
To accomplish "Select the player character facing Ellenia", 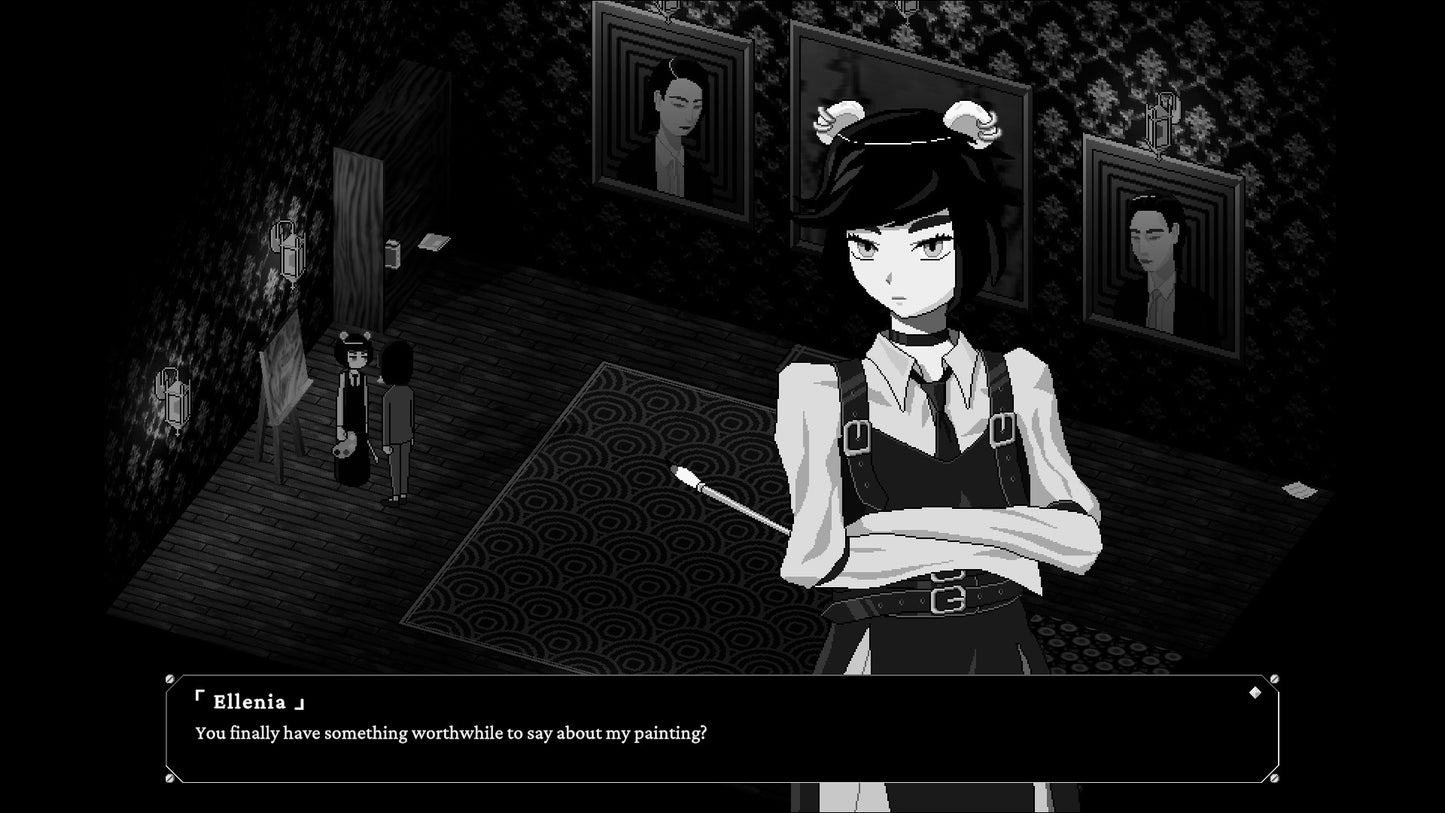I will click(x=400, y=420).
